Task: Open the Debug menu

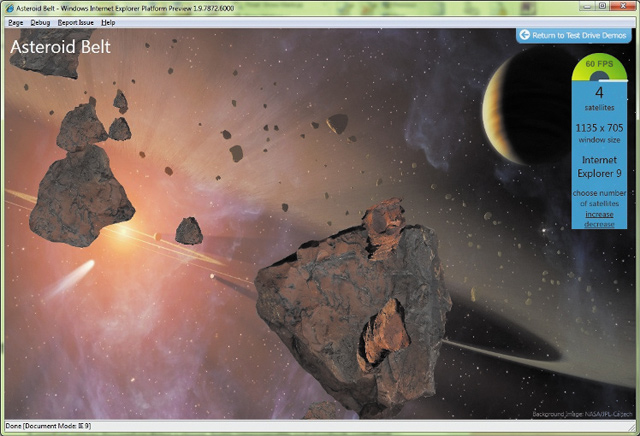Action: (40, 22)
